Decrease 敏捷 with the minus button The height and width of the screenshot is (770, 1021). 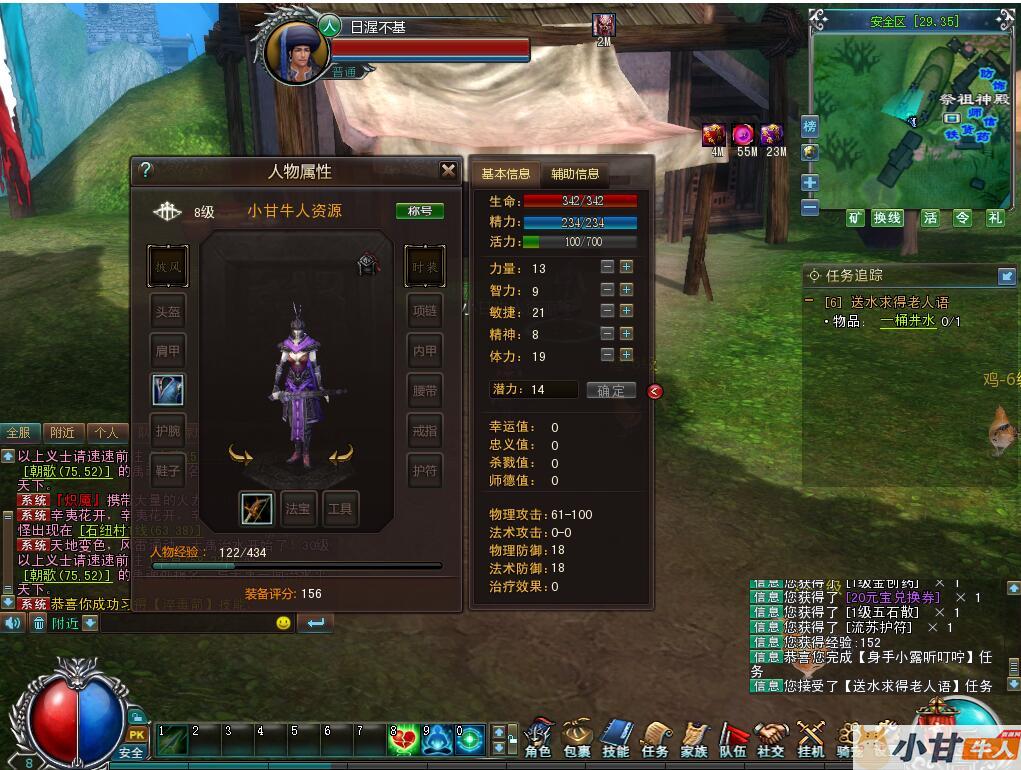pos(607,311)
